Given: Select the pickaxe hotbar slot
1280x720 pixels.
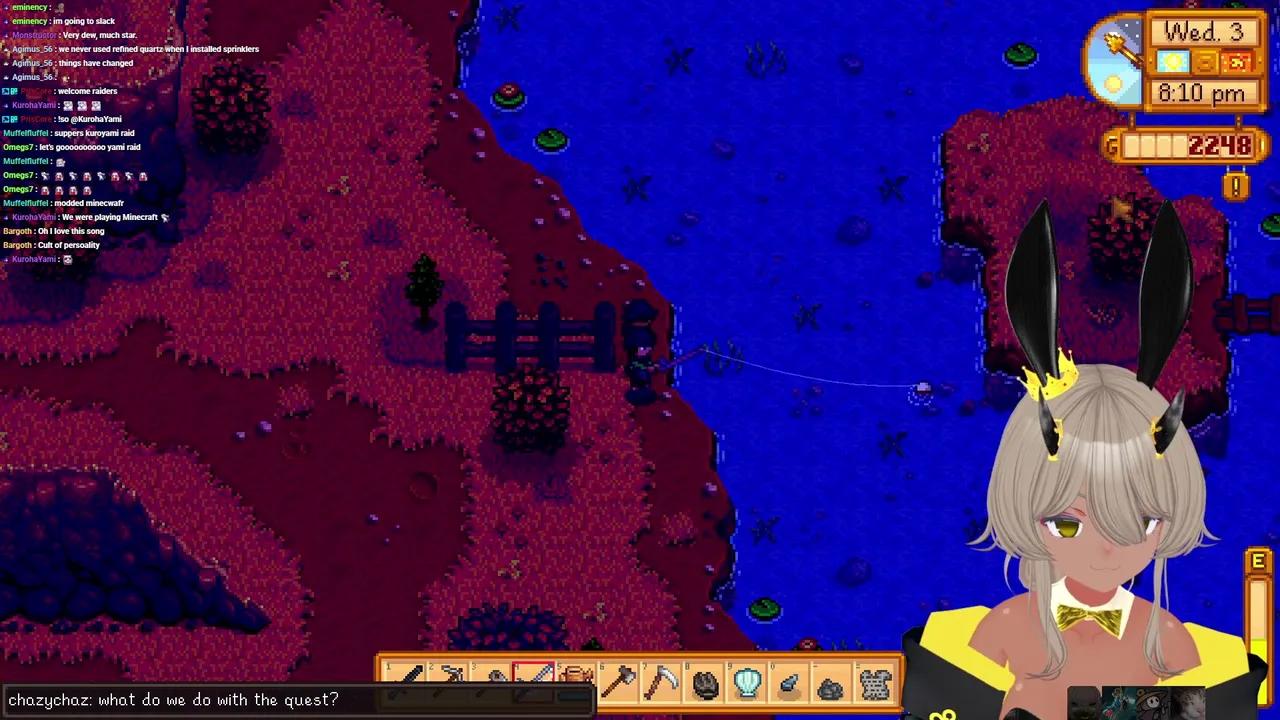Looking at the screenshot, I should coord(451,681).
